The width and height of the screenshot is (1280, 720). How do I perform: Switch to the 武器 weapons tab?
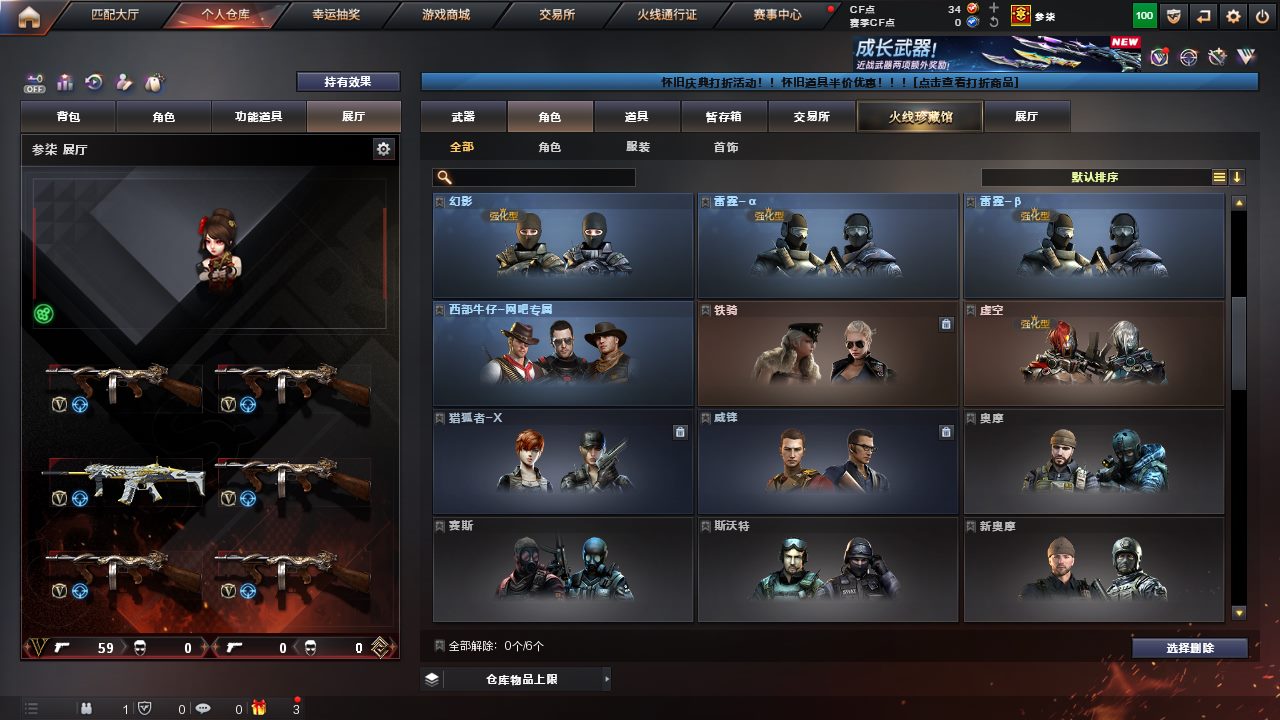coord(463,117)
